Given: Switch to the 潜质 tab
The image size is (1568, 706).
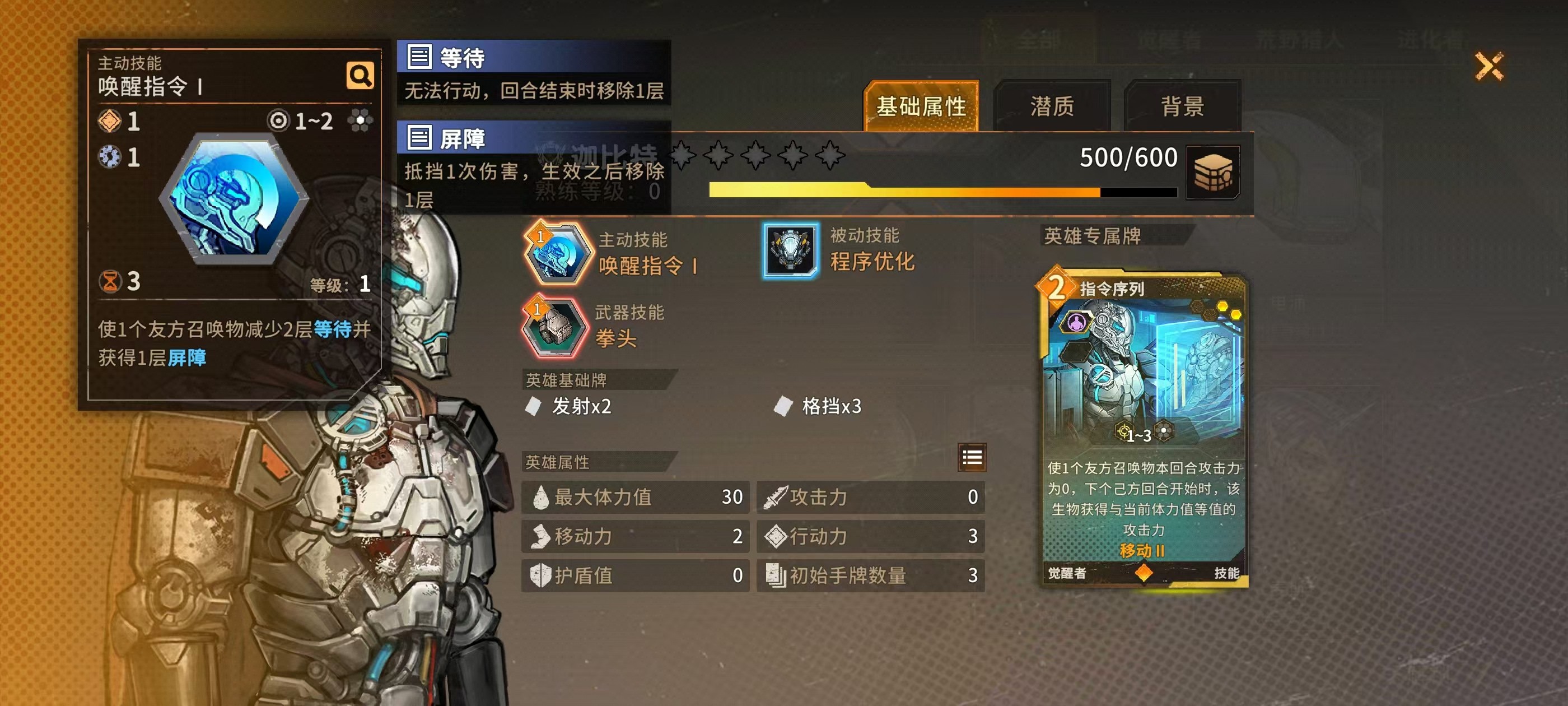Looking at the screenshot, I should point(1052,106).
